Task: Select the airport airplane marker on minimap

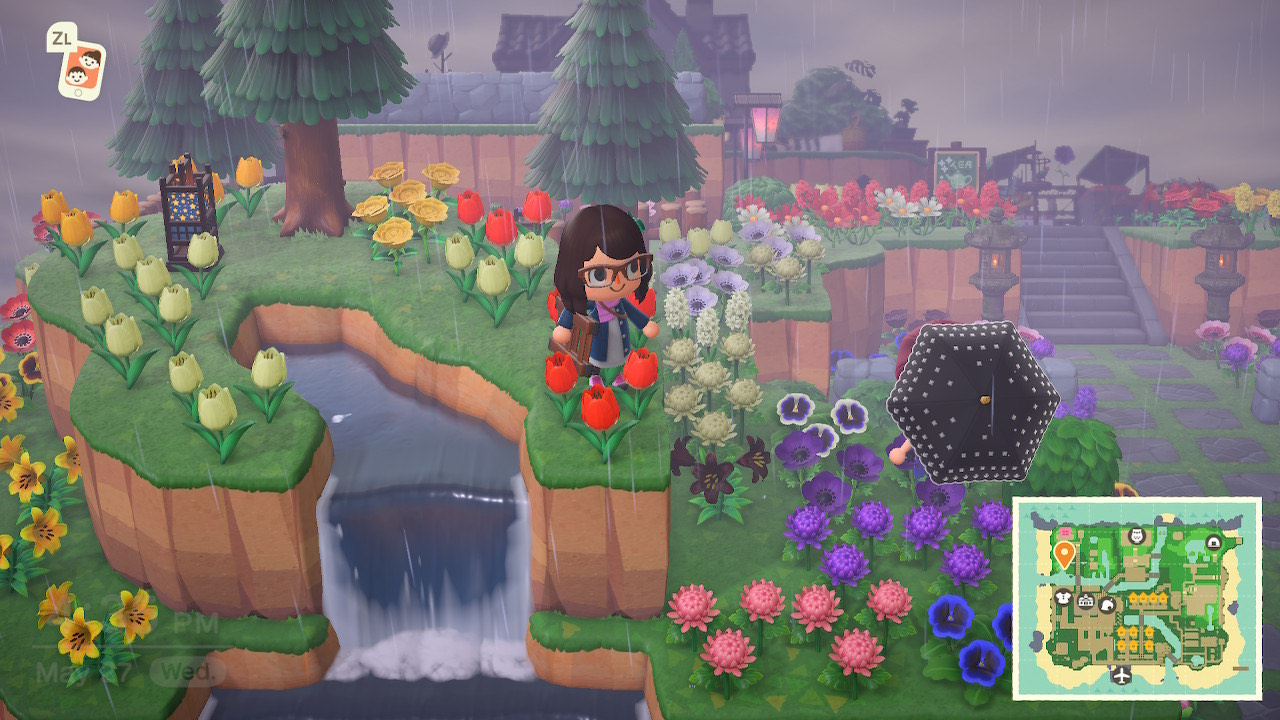Action: coord(1120,675)
